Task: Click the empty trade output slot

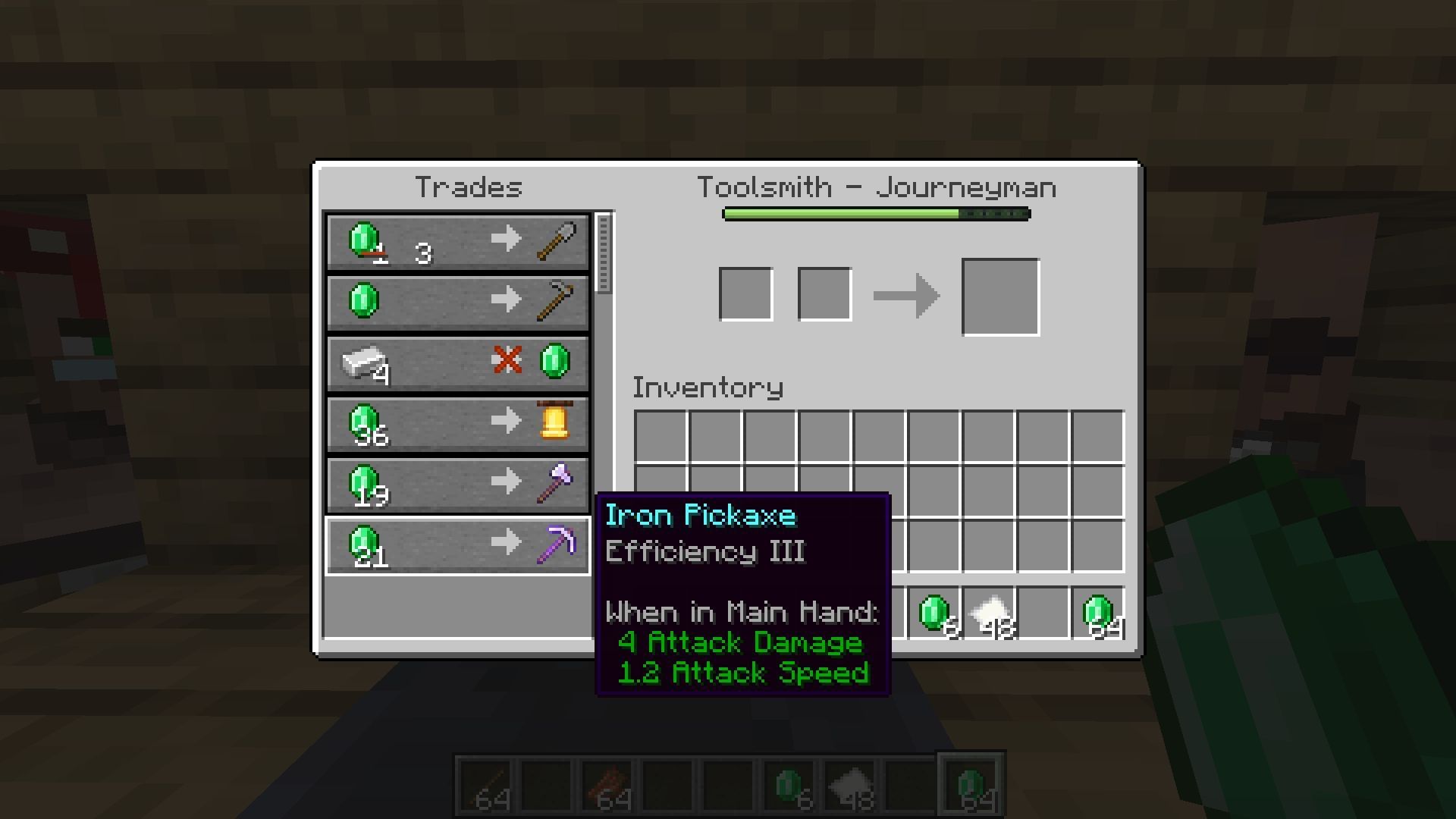Action: [1000, 295]
